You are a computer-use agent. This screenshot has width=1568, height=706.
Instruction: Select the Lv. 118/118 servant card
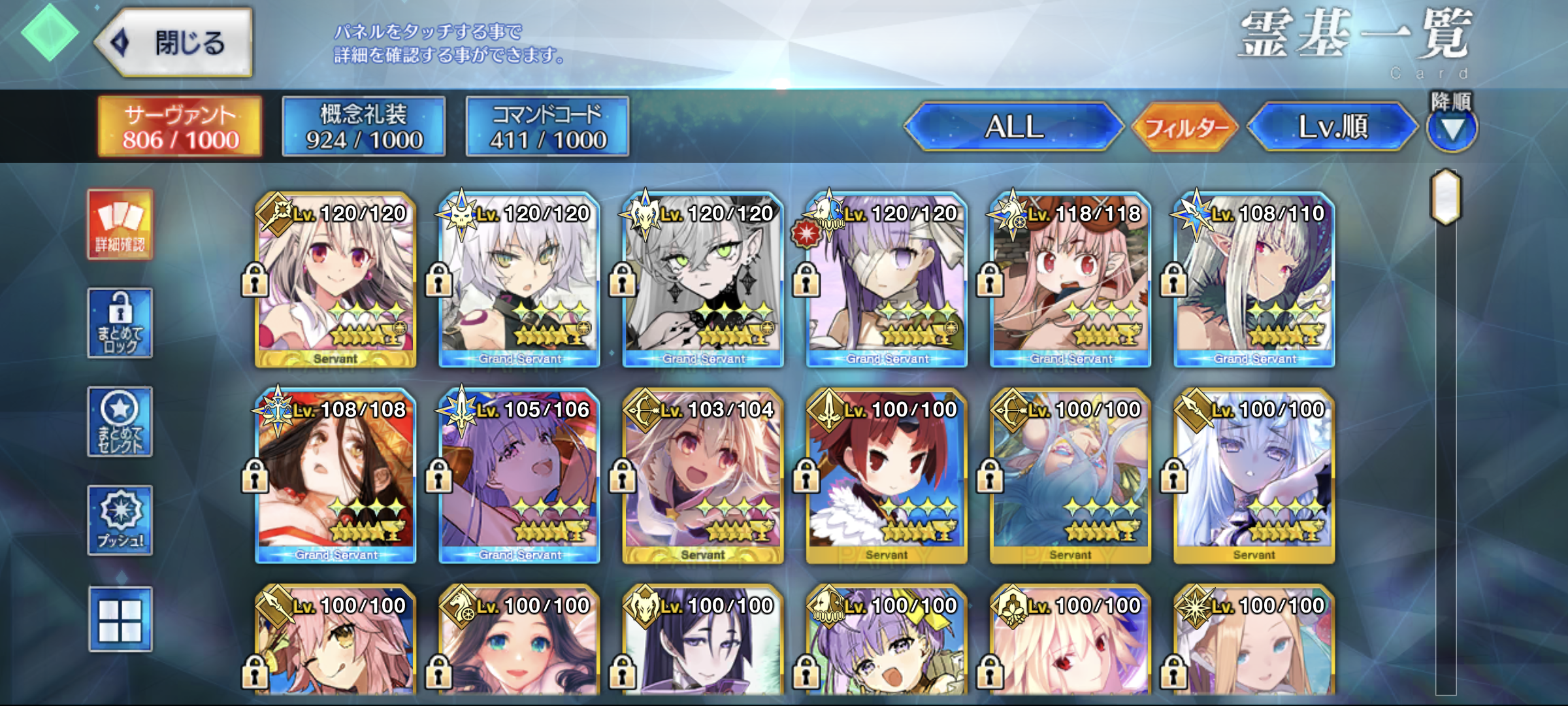point(1070,280)
